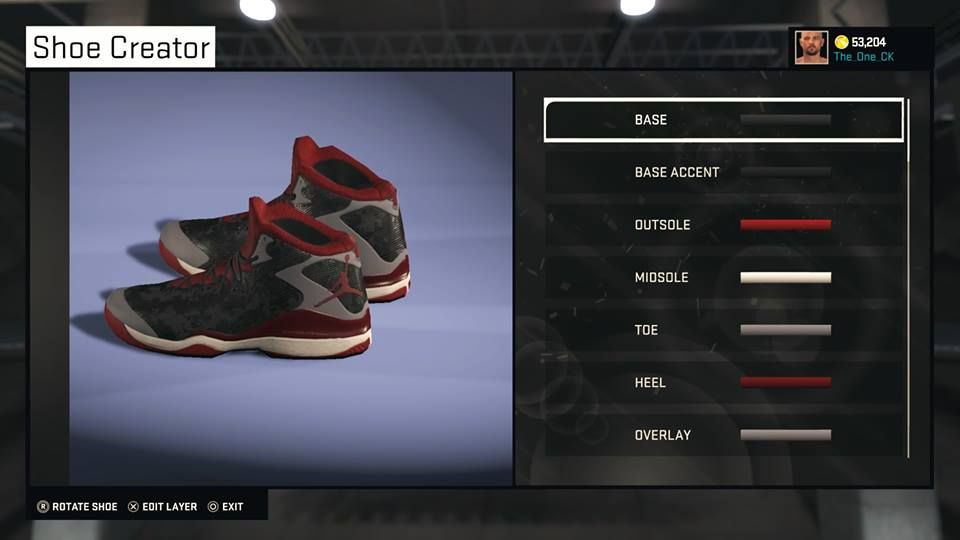Choose the Heel layer row
Image resolution: width=960 pixels, height=540 pixels.
click(x=723, y=382)
